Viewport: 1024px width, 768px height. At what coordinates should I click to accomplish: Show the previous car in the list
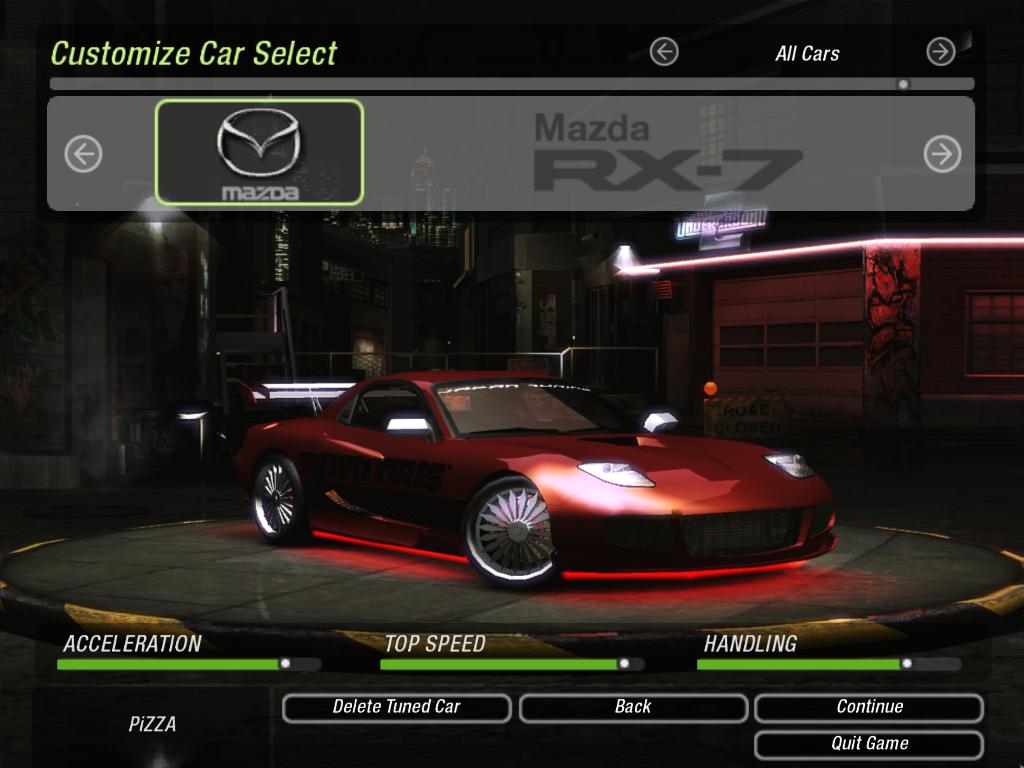83,154
